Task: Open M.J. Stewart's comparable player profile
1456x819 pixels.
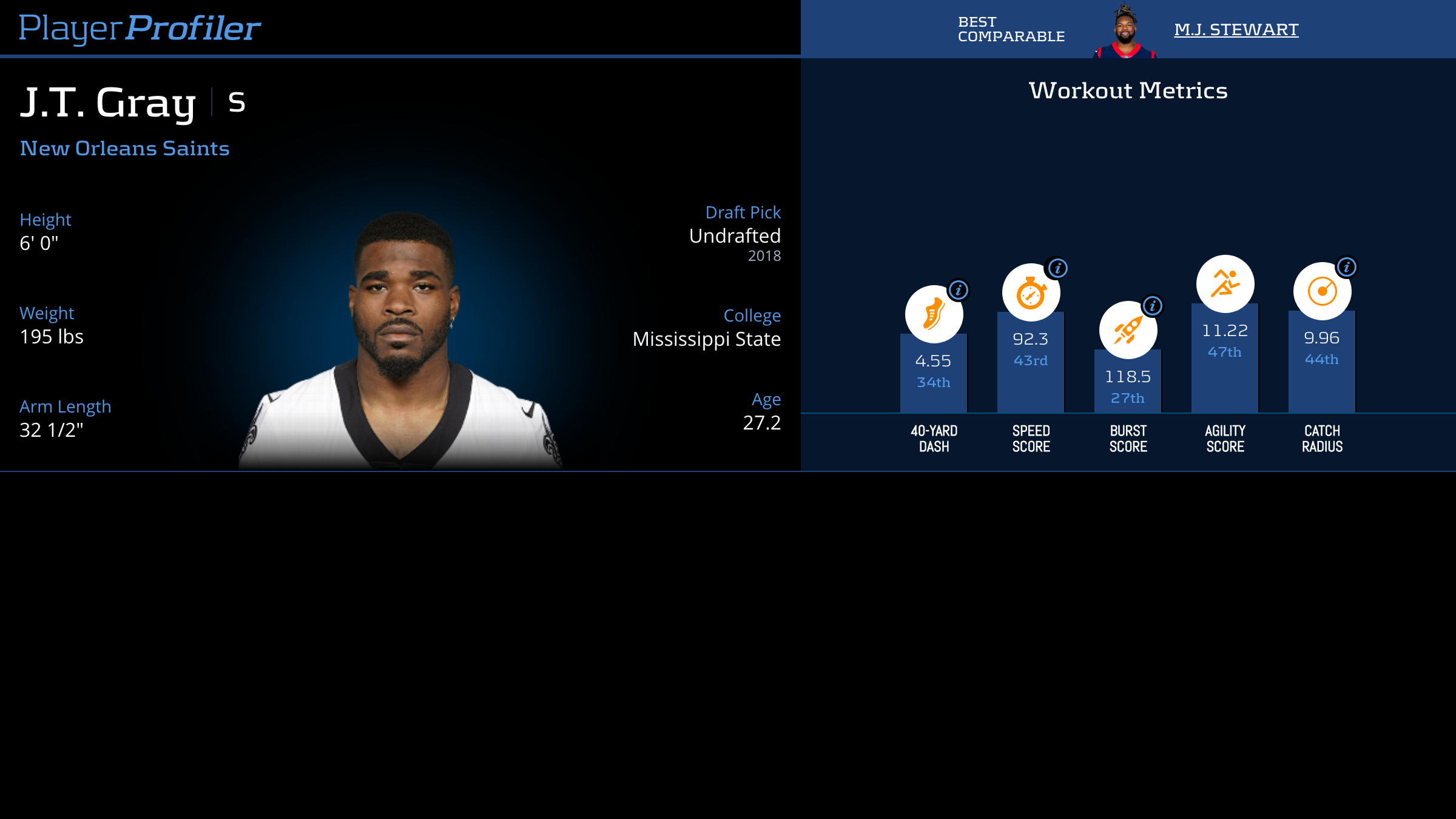Action: coord(1236,29)
